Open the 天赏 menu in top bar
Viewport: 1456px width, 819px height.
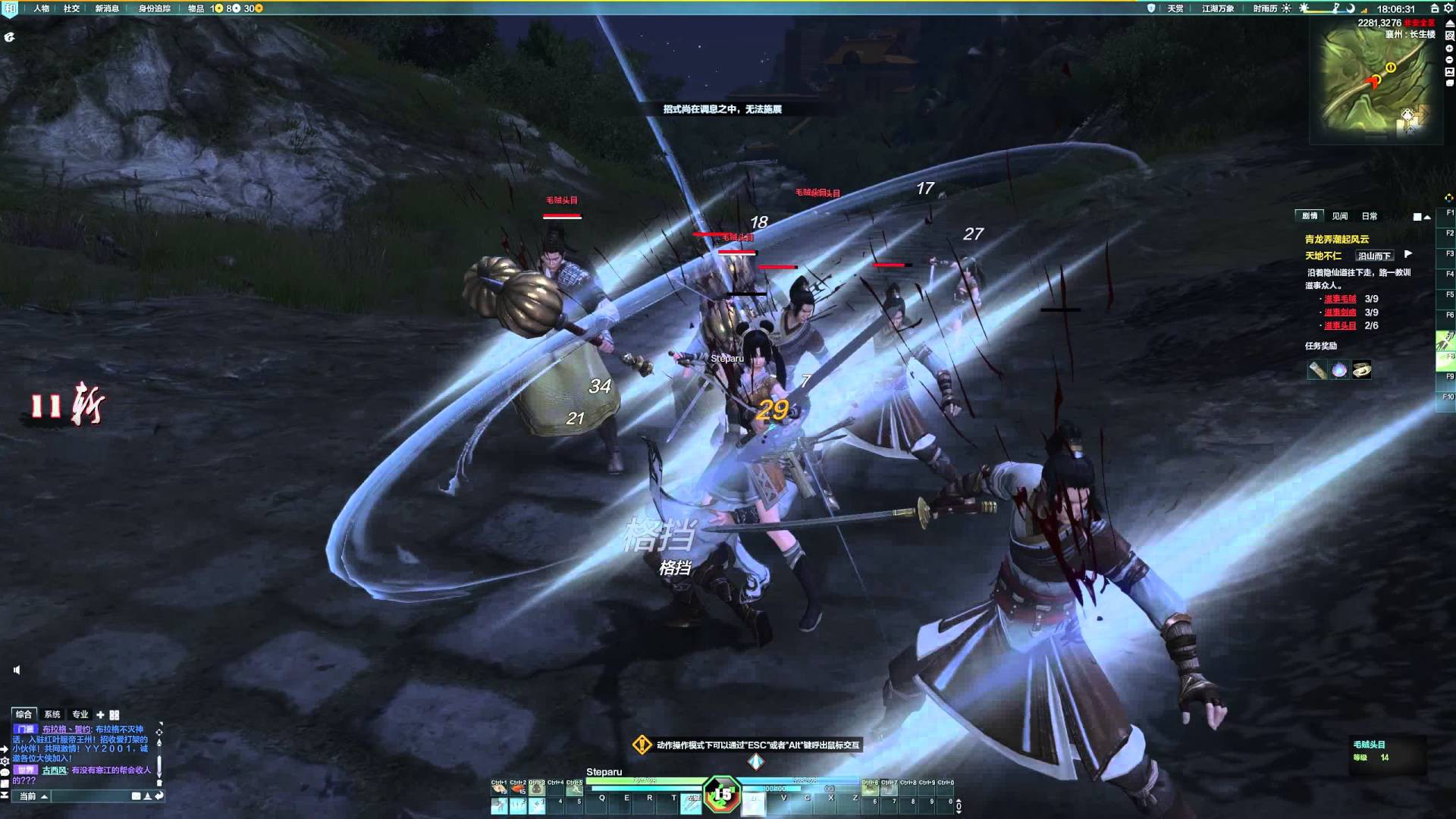[1175, 8]
